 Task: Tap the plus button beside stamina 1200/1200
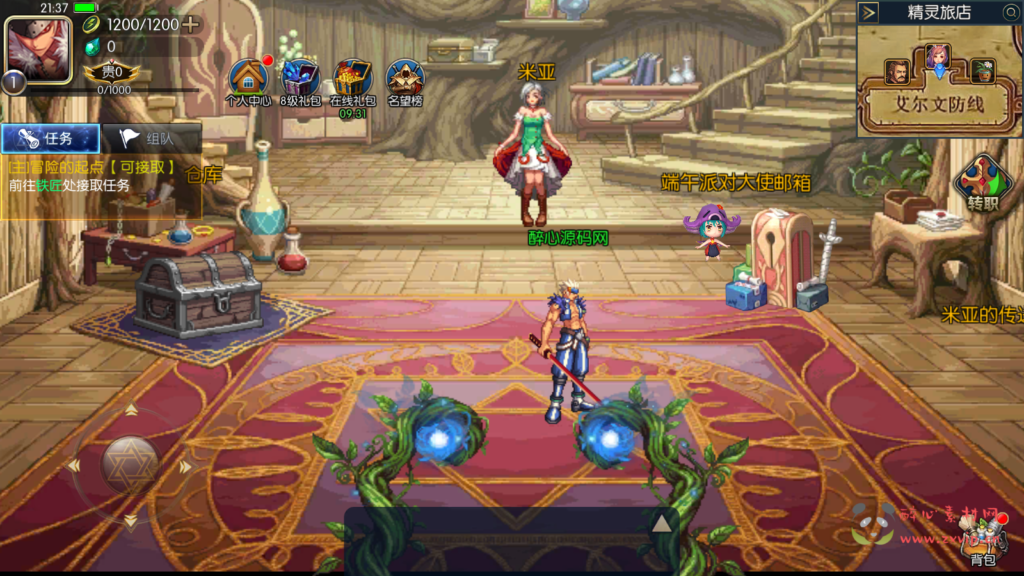191,24
